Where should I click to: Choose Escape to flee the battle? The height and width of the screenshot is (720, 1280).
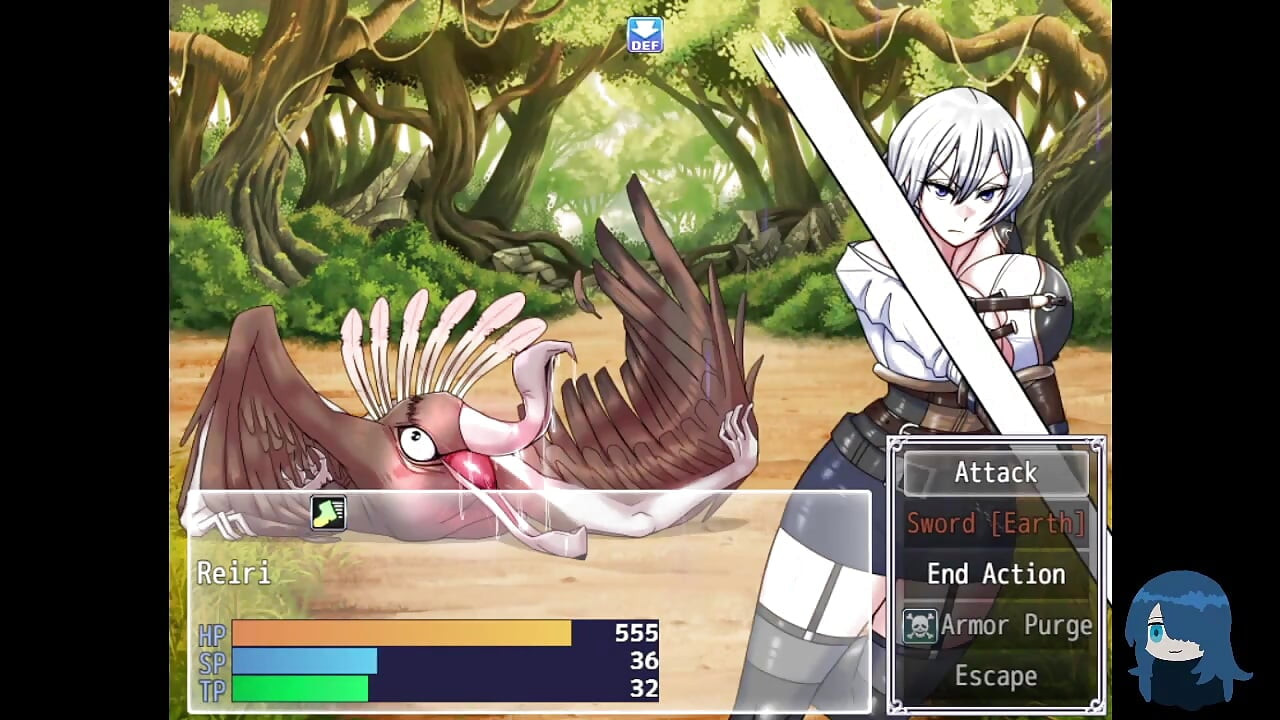(x=996, y=675)
